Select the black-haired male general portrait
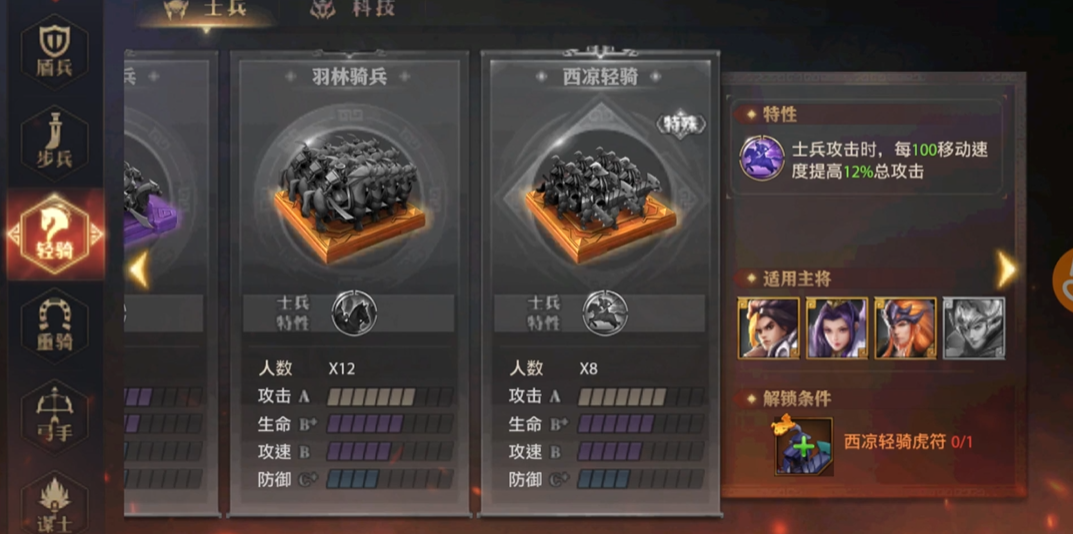 tap(768, 328)
